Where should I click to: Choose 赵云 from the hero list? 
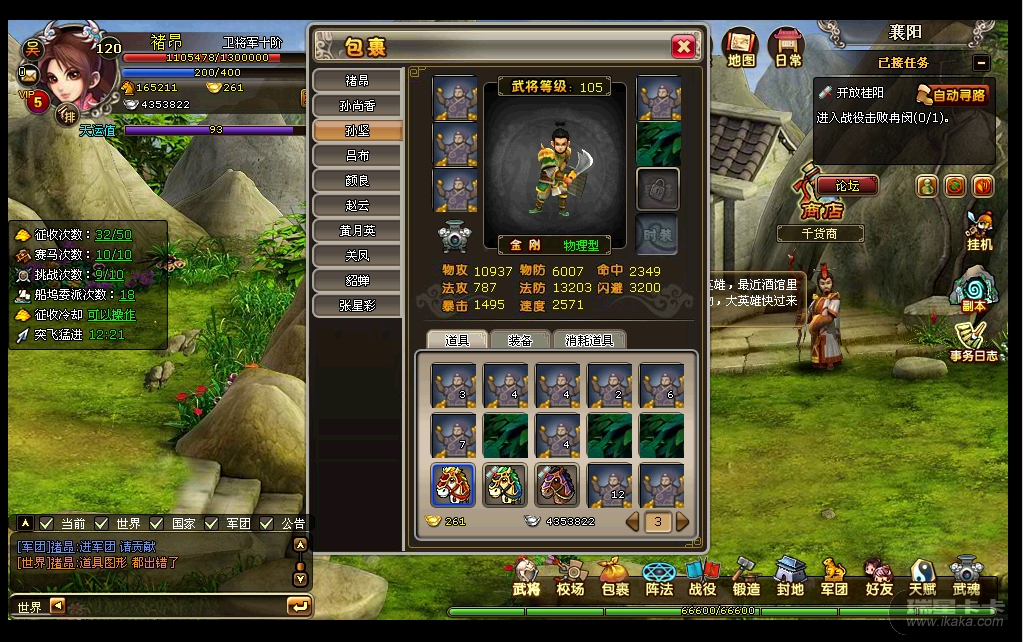click(x=358, y=206)
